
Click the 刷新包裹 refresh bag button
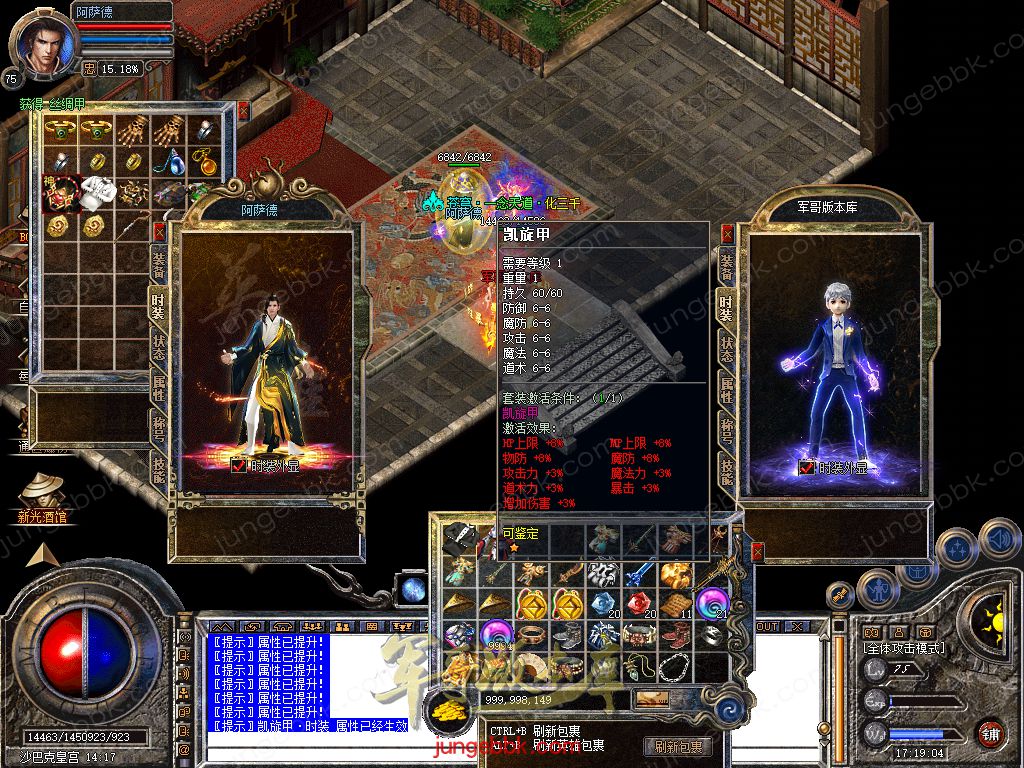coord(679,746)
